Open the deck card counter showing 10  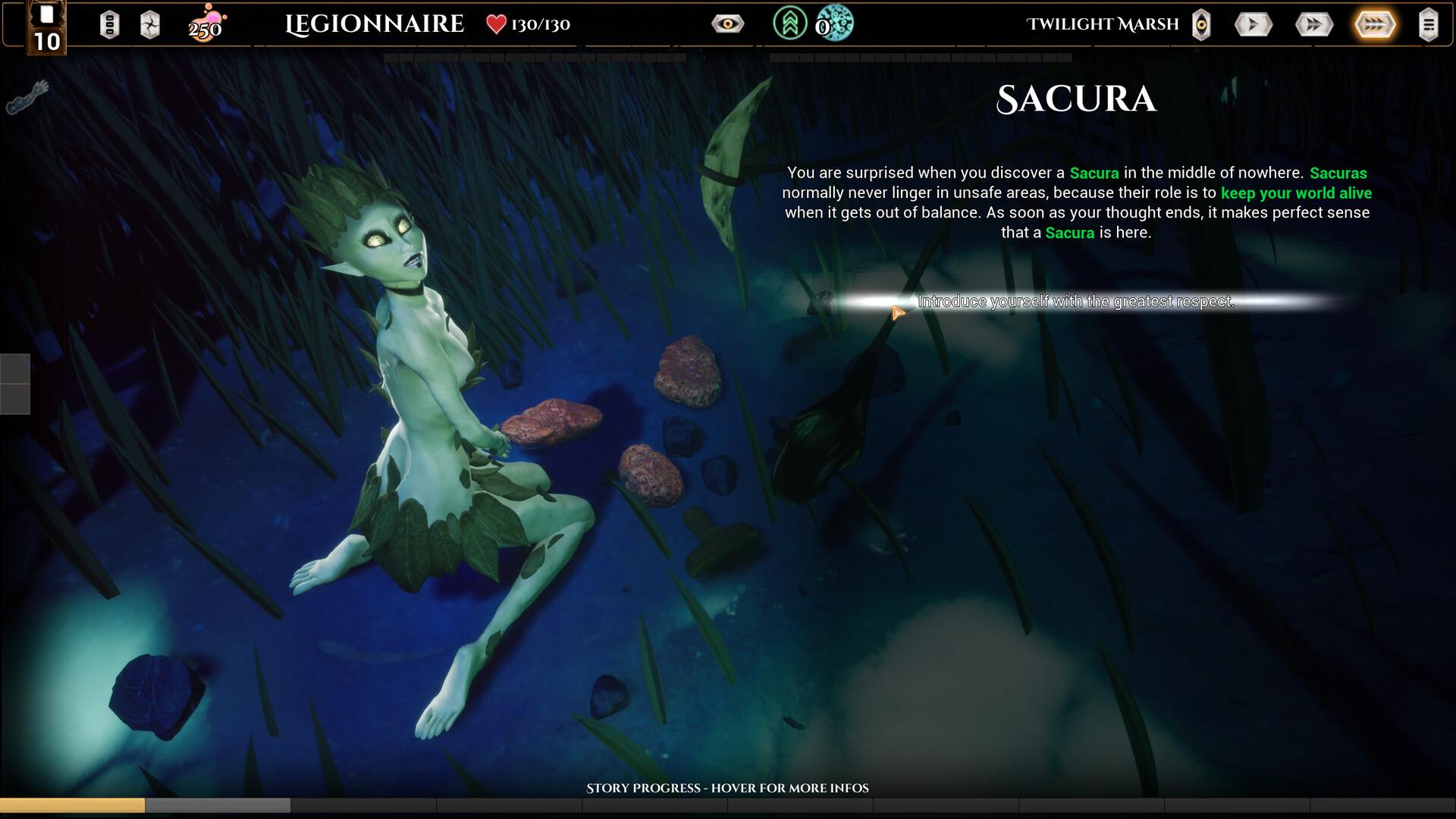click(46, 29)
